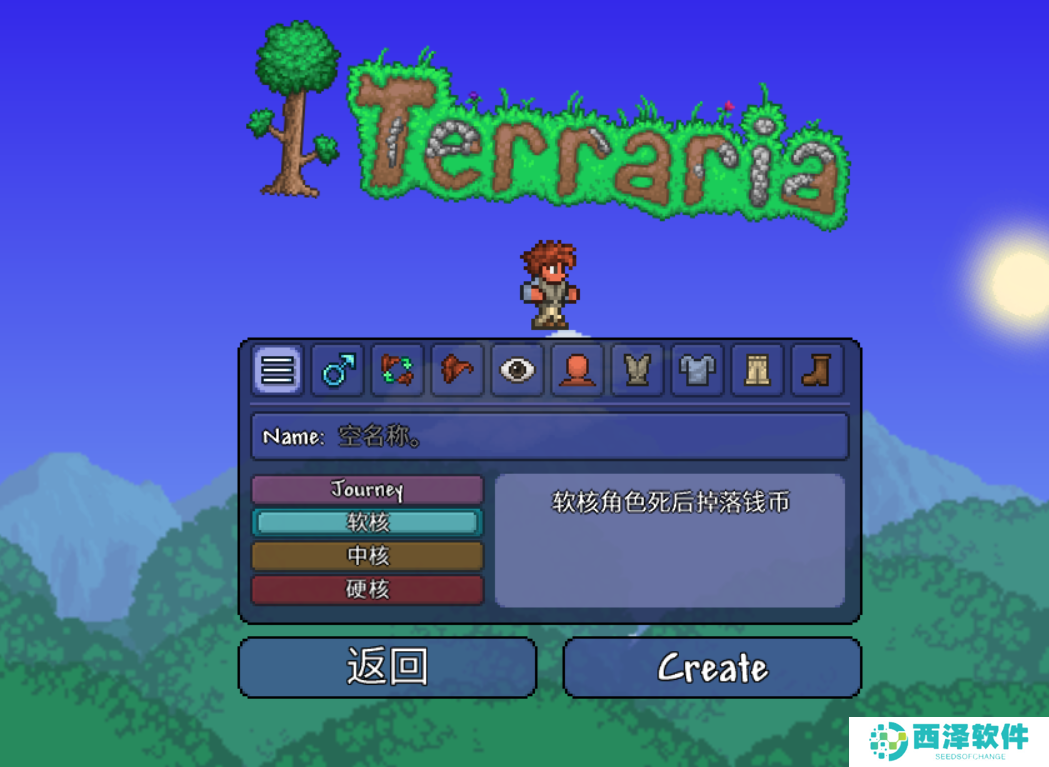
Task: Select the 软核 softcore difficulty
Action: [367, 522]
